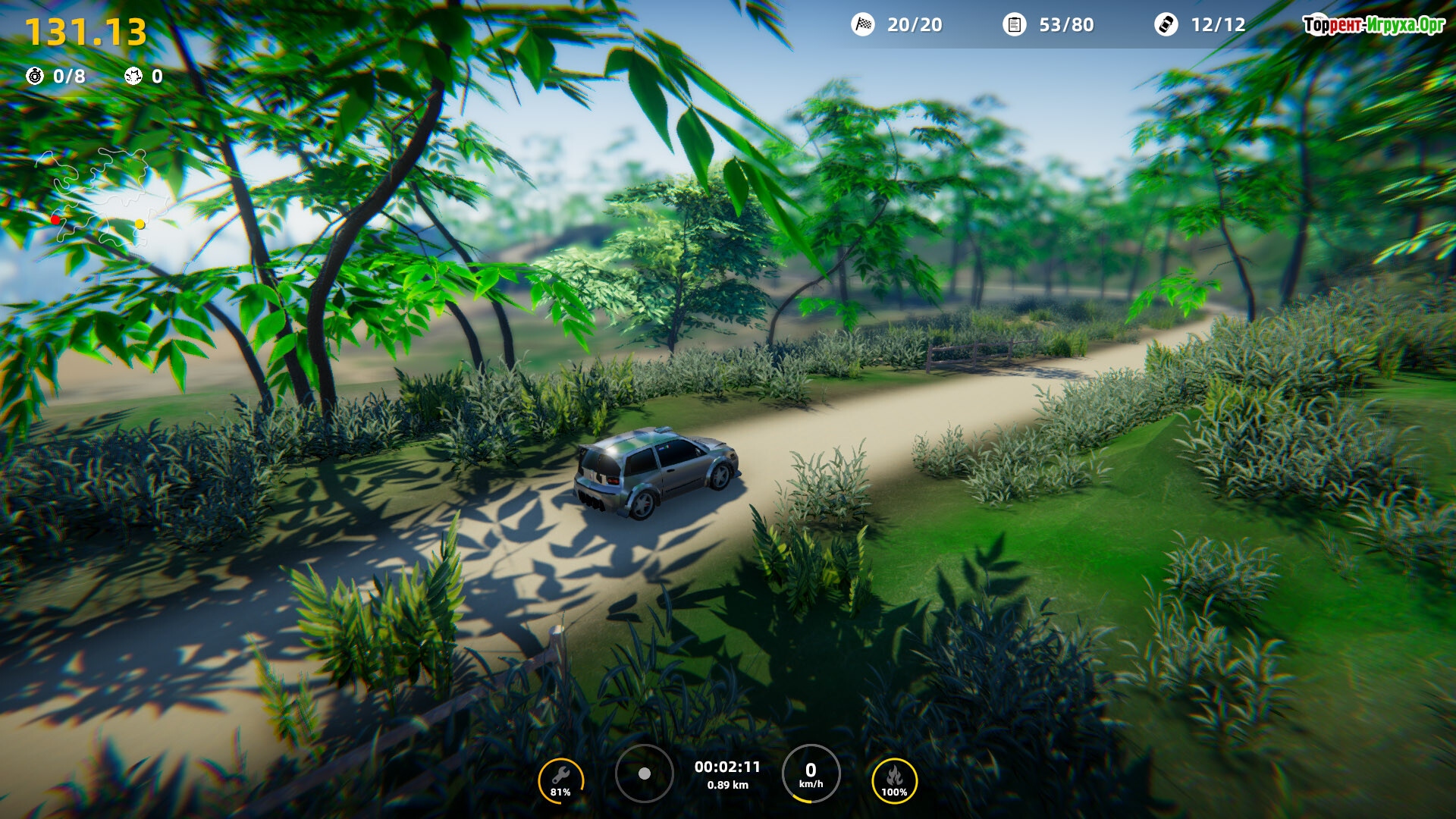Select the checkered flag icon

(863, 25)
